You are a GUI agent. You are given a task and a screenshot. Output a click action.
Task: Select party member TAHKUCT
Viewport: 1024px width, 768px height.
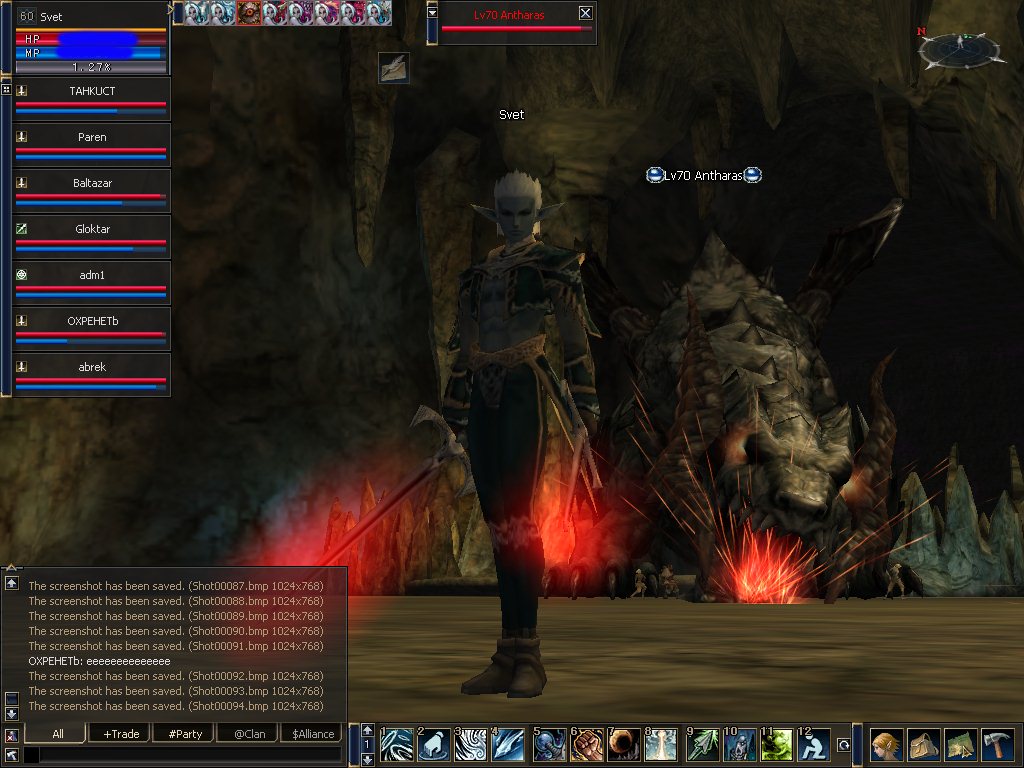pos(92,92)
